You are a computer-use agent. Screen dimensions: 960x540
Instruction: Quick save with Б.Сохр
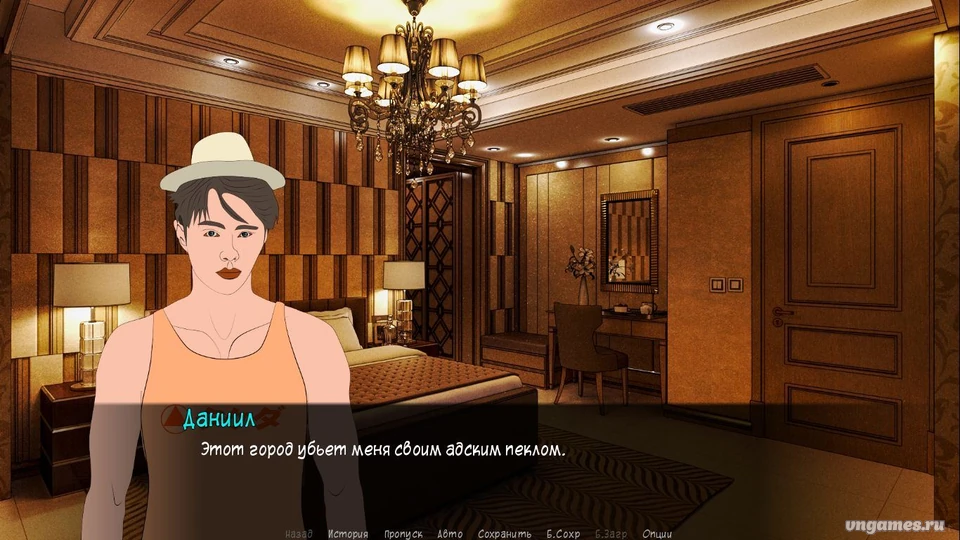563,534
